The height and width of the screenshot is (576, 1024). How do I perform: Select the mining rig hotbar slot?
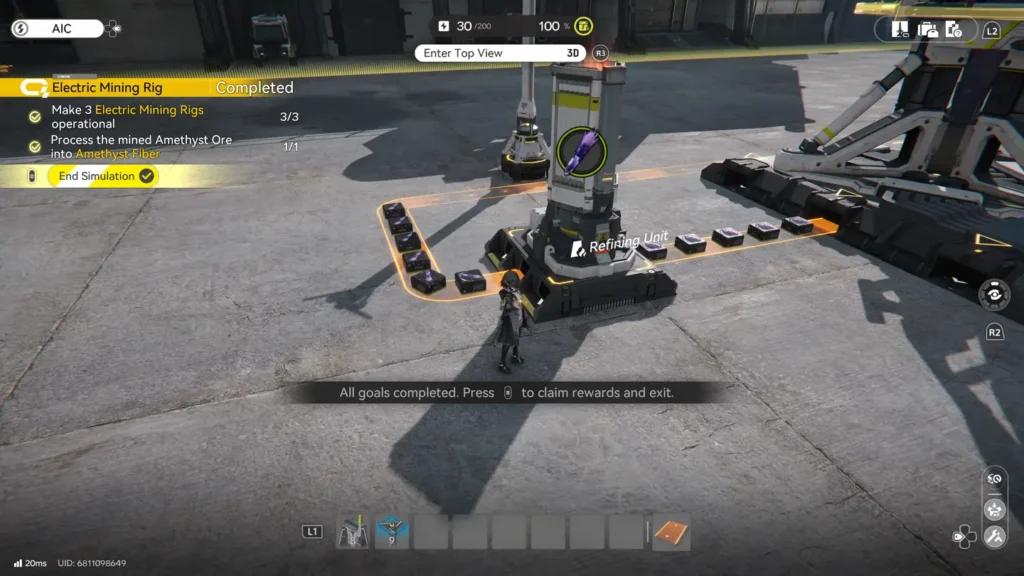click(353, 532)
